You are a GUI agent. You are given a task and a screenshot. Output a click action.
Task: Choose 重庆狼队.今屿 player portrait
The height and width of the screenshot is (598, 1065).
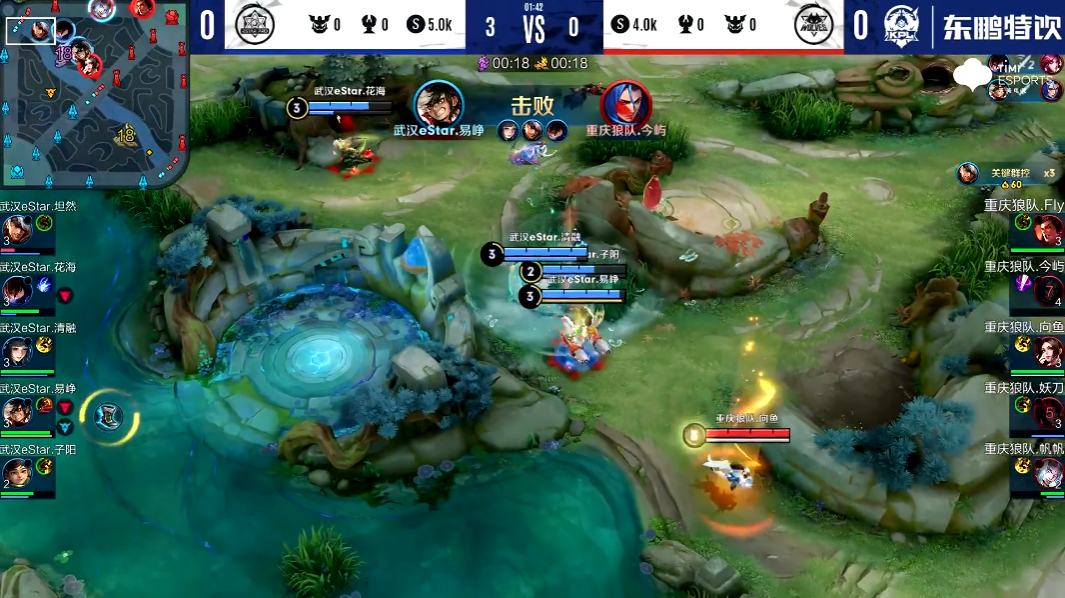(1048, 290)
